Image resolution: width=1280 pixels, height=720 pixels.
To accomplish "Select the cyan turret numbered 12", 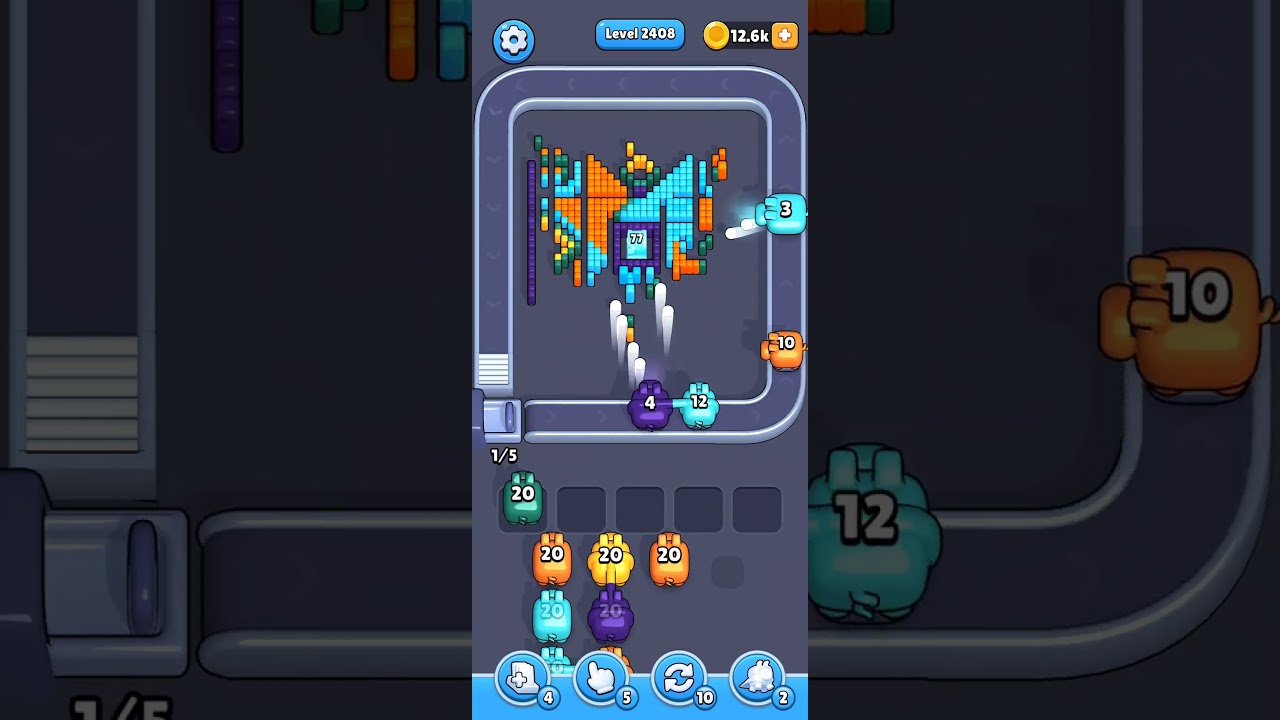I will (x=700, y=401).
